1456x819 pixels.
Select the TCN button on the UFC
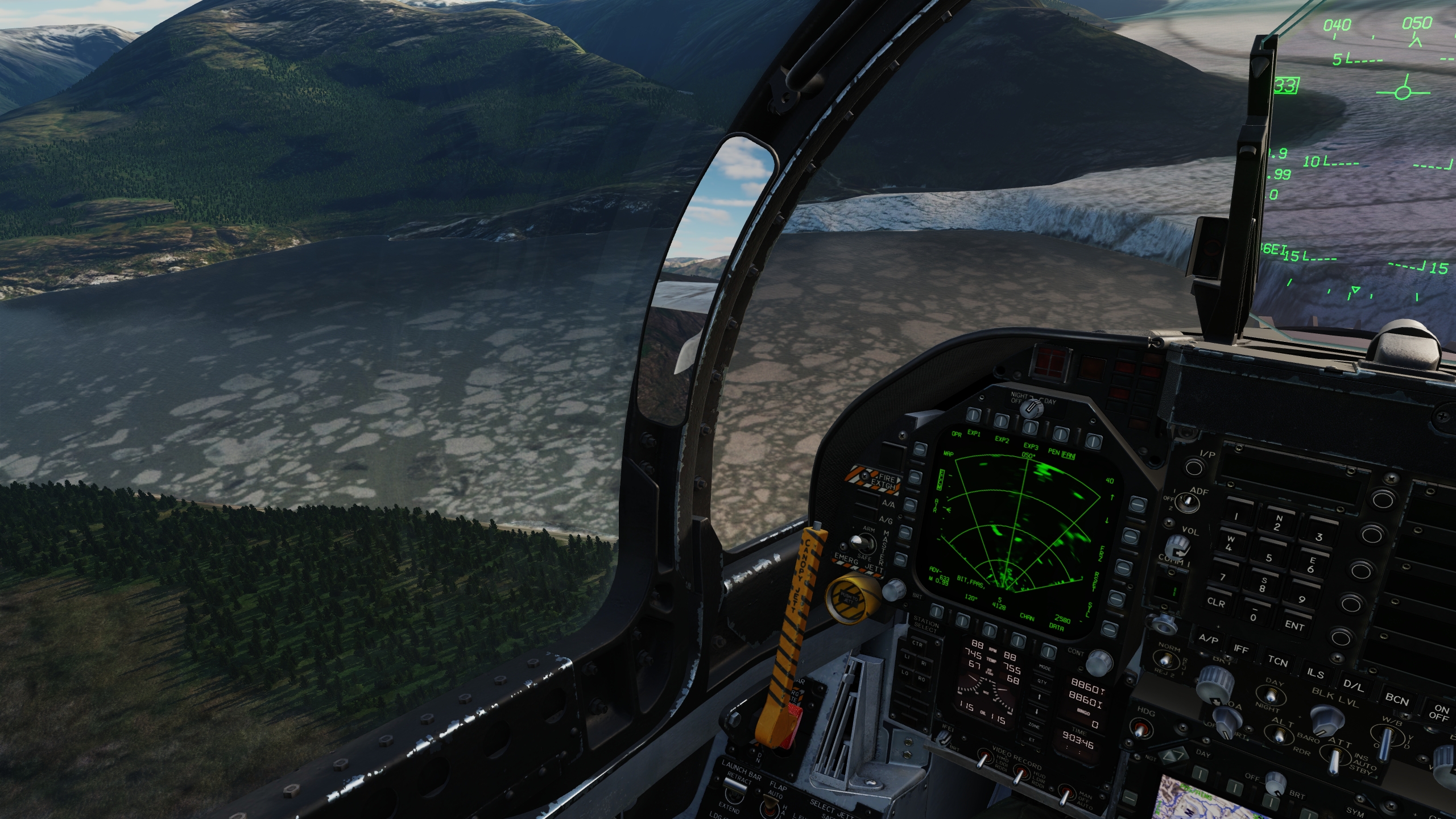click(1277, 661)
